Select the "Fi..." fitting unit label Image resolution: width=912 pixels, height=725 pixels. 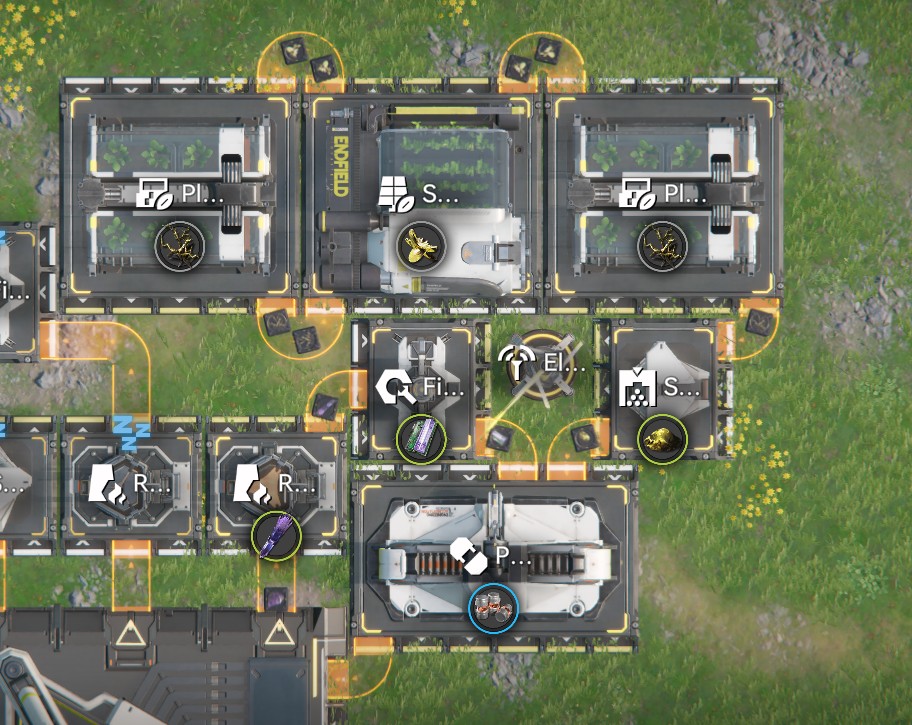click(x=422, y=388)
